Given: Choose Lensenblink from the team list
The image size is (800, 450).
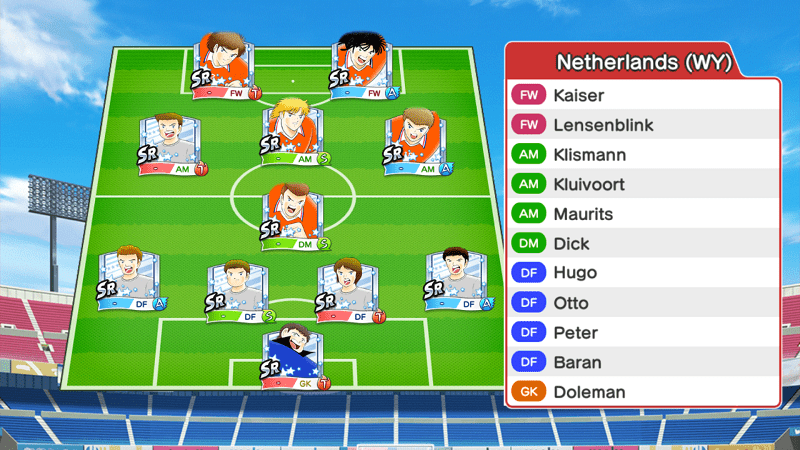Looking at the screenshot, I should click(x=642, y=126).
